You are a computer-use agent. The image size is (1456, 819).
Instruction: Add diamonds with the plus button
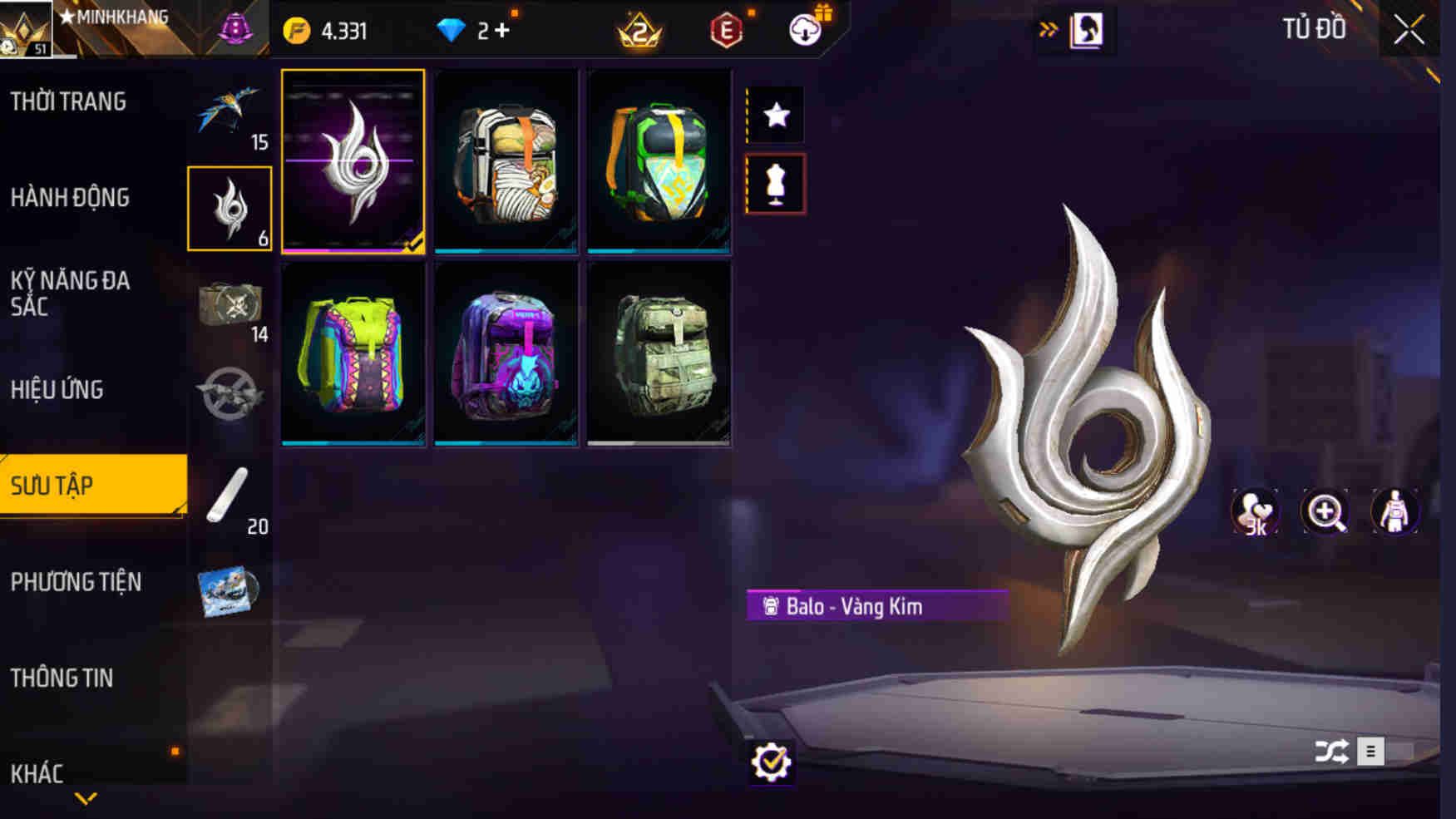click(x=502, y=31)
